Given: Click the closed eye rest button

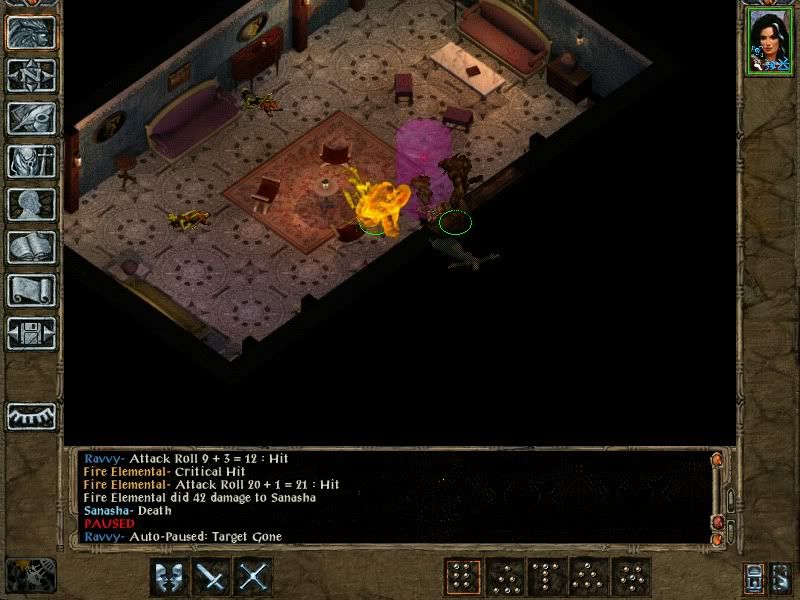Looking at the screenshot, I should tap(31, 415).
